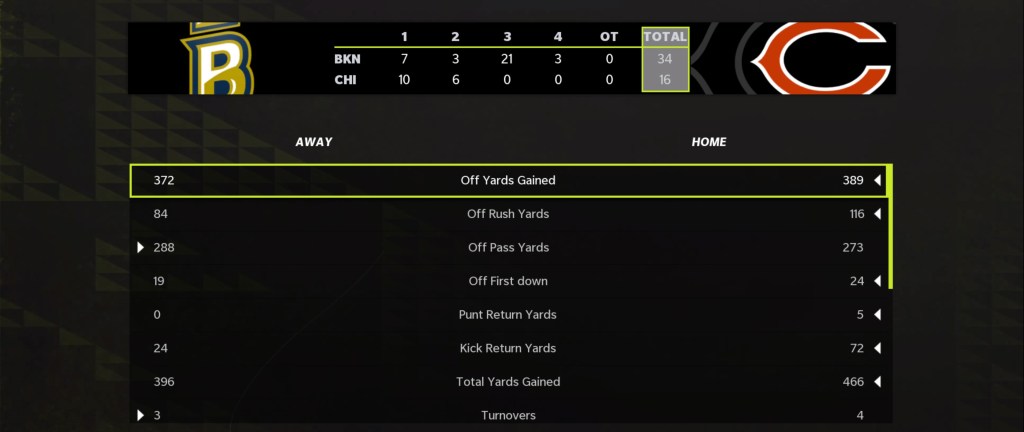
Task: Select the Off Rush Yards row
Action: coord(508,214)
